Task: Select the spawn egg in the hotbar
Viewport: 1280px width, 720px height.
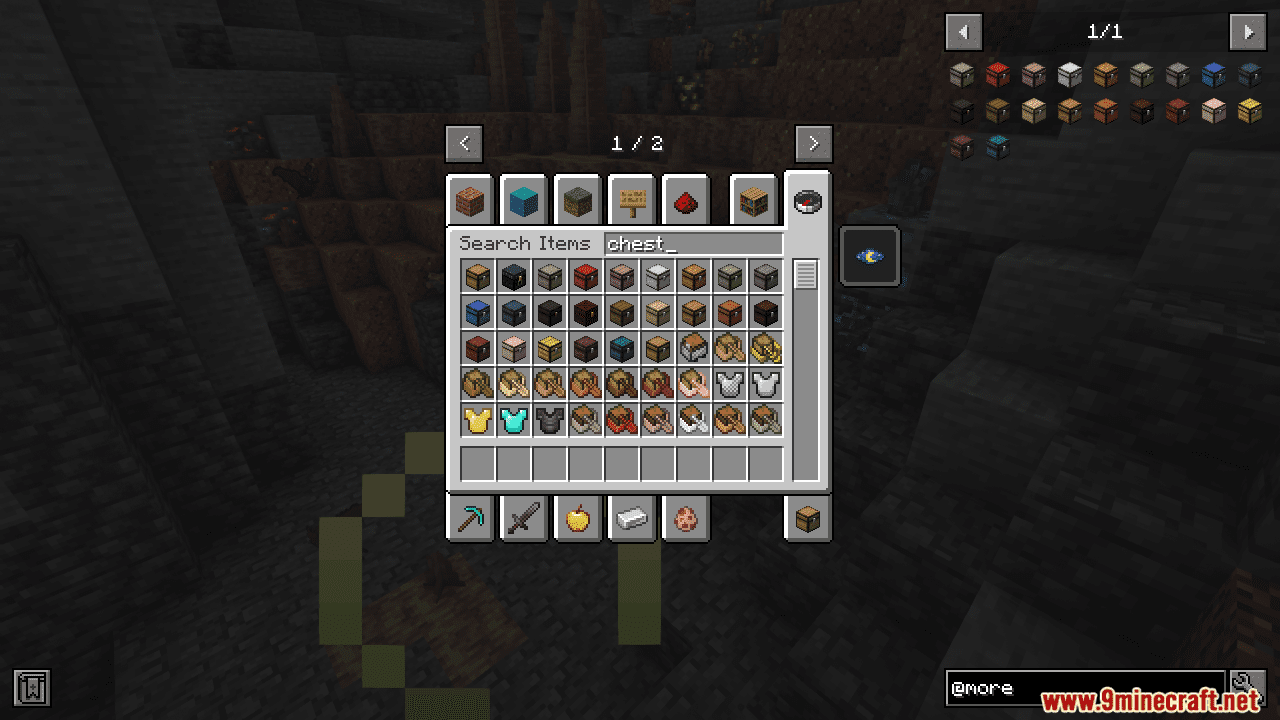Action: coord(686,518)
